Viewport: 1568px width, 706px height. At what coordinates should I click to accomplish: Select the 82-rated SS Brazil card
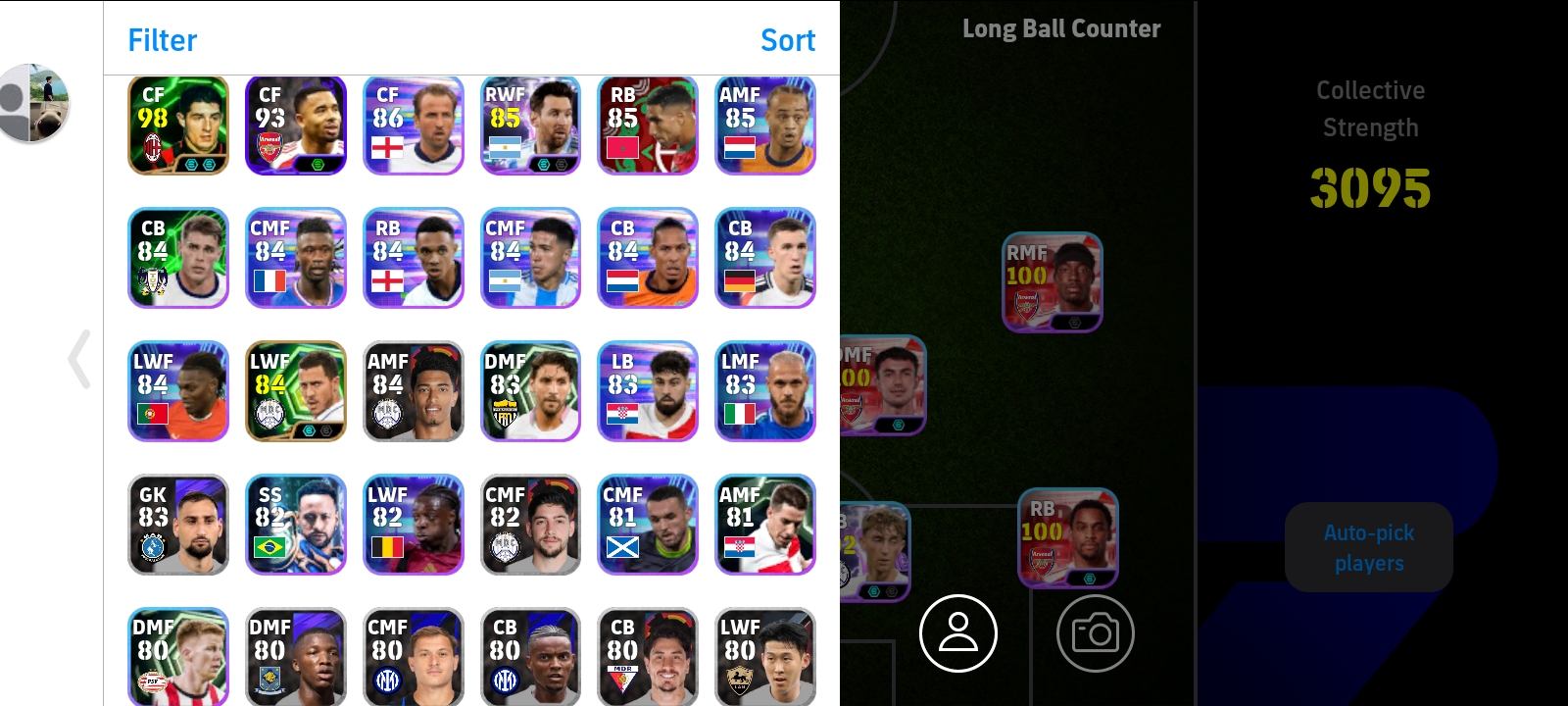click(296, 525)
